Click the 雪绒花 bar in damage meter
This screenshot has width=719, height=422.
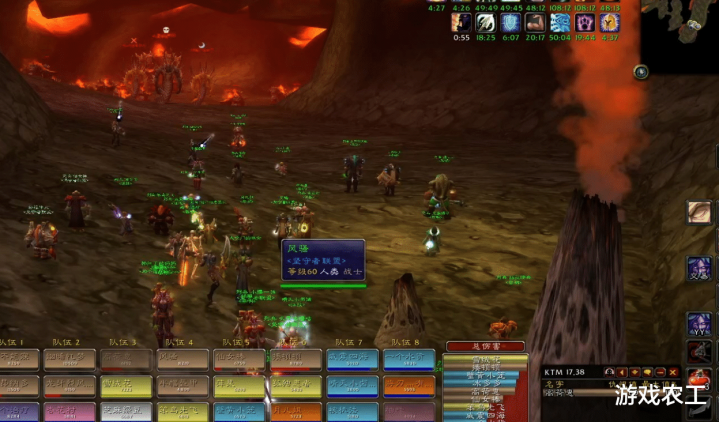pos(486,359)
